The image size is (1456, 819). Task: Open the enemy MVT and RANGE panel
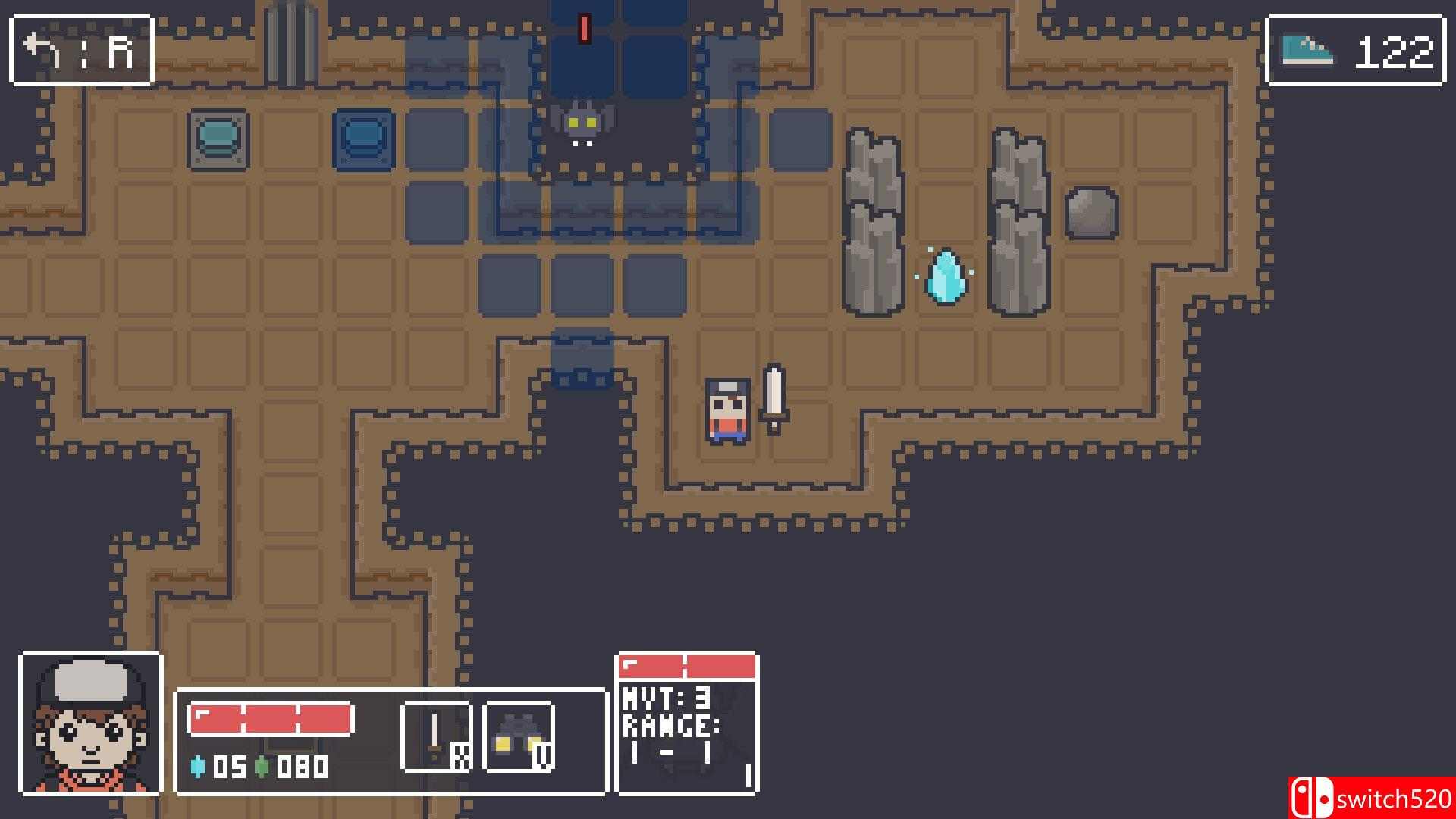pos(687,724)
